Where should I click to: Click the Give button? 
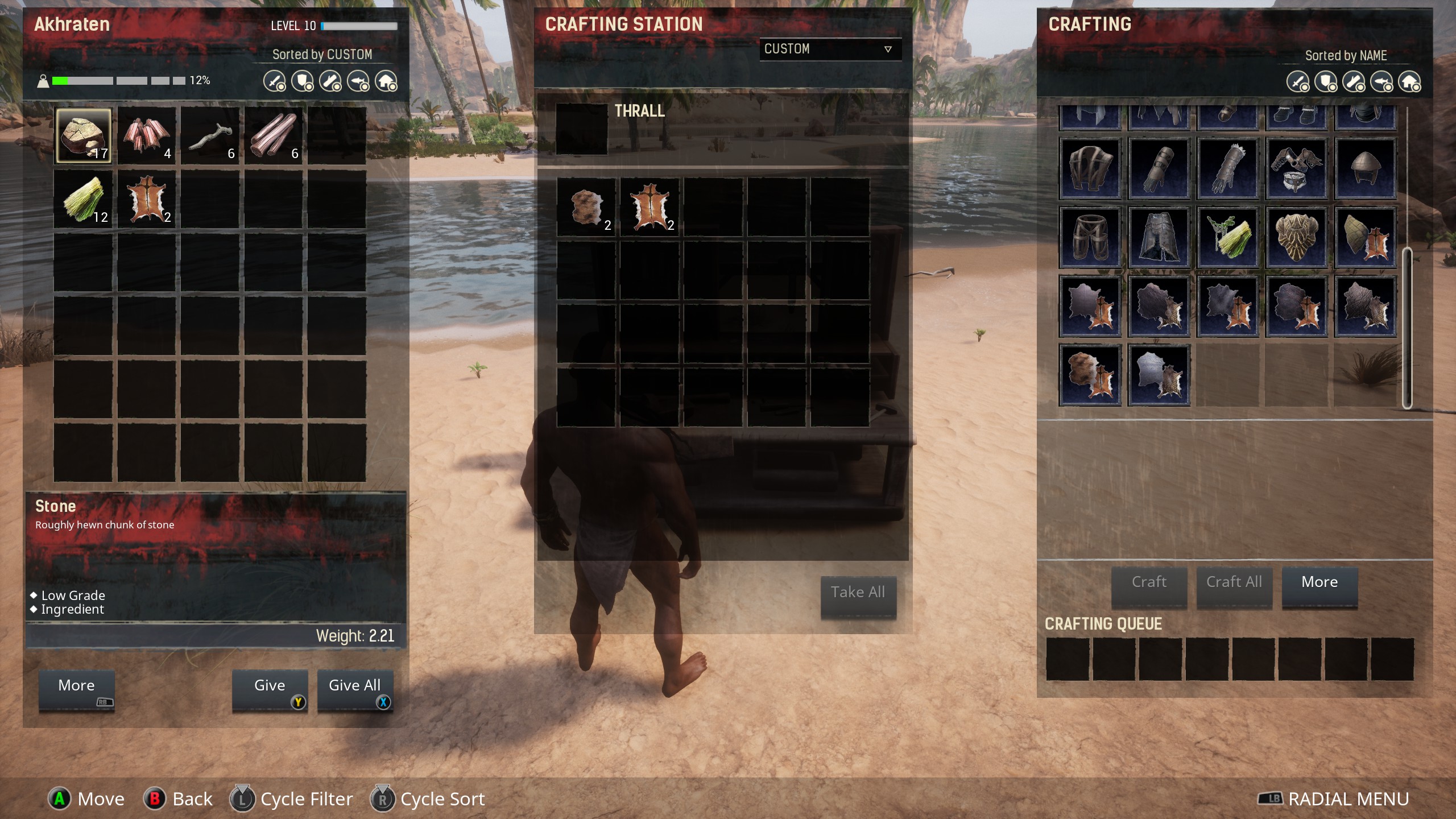point(270,688)
